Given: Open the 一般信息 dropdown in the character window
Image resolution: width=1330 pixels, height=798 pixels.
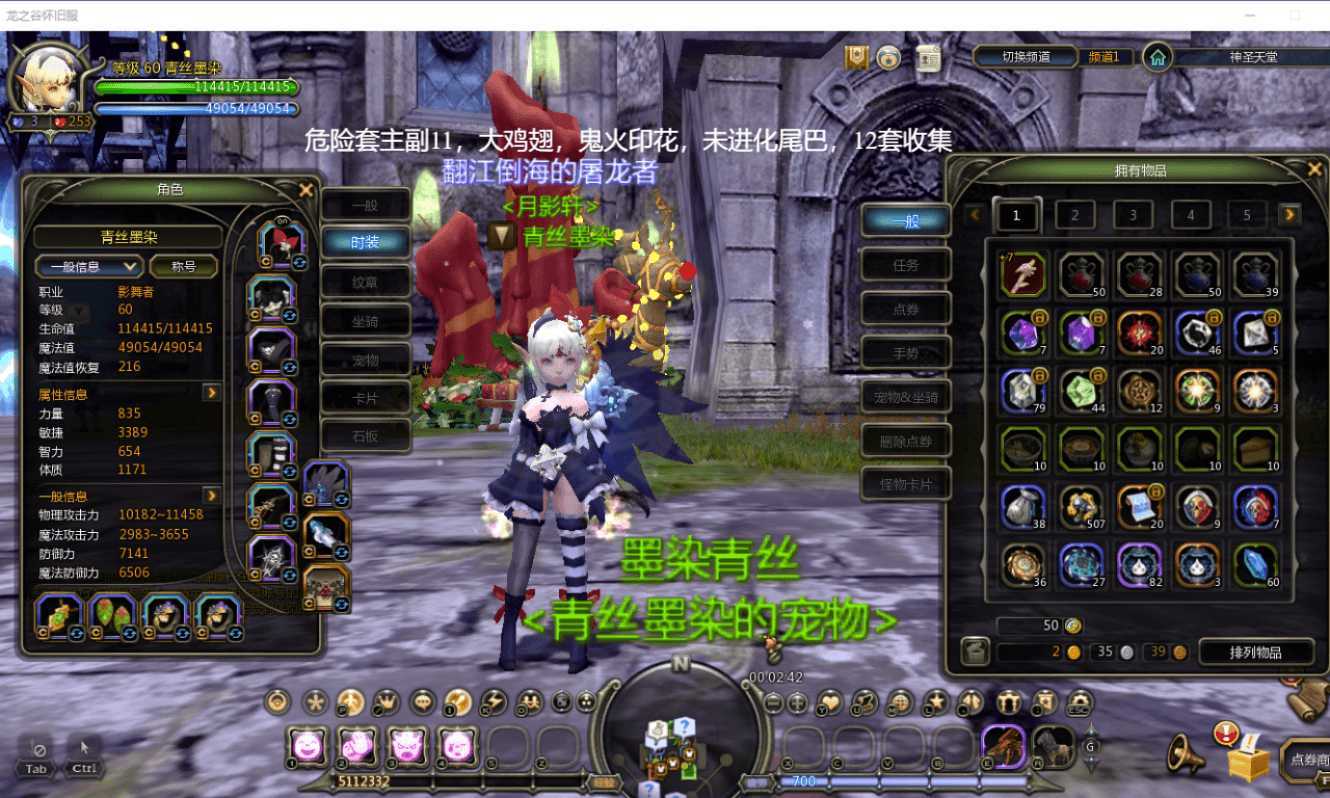Looking at the screenshot, I should tap(88, 265).
